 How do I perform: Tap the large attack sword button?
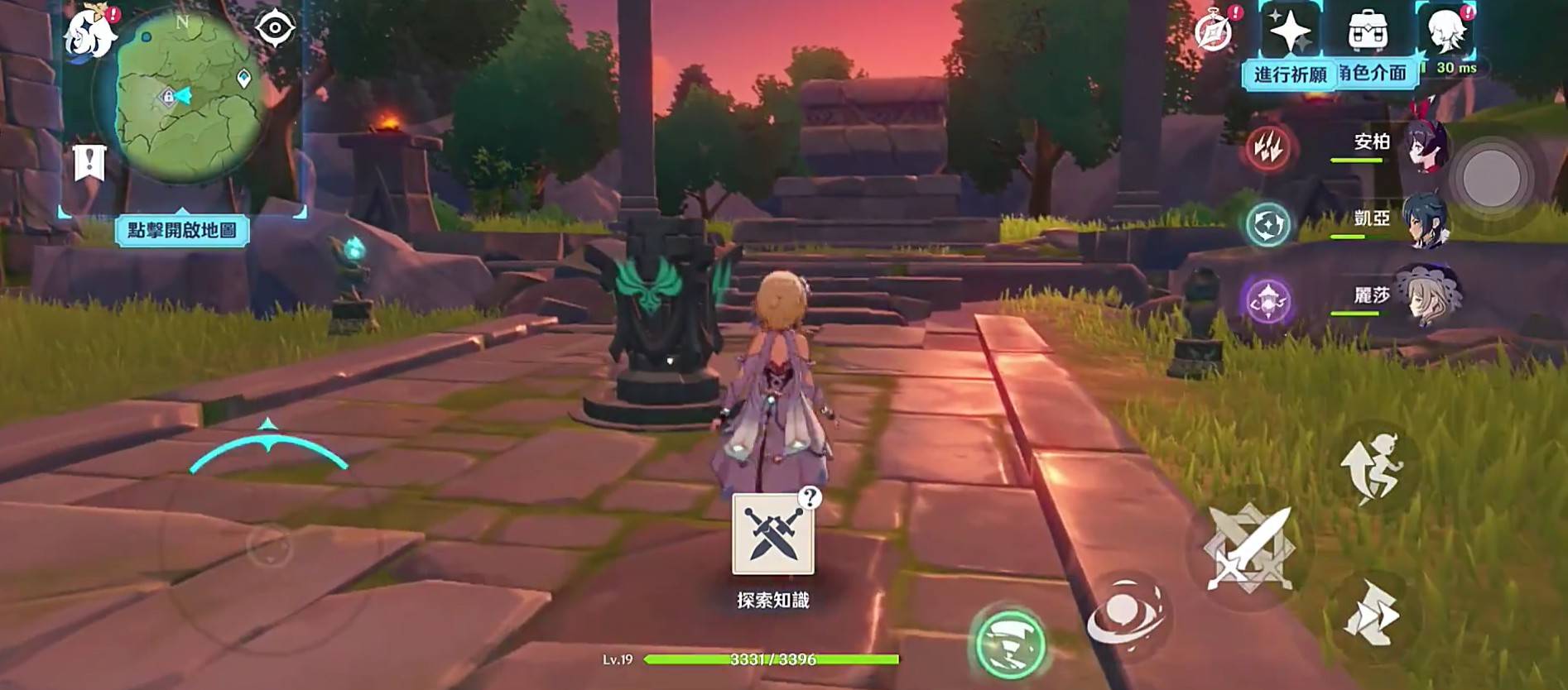click(x=1252, y=546)
